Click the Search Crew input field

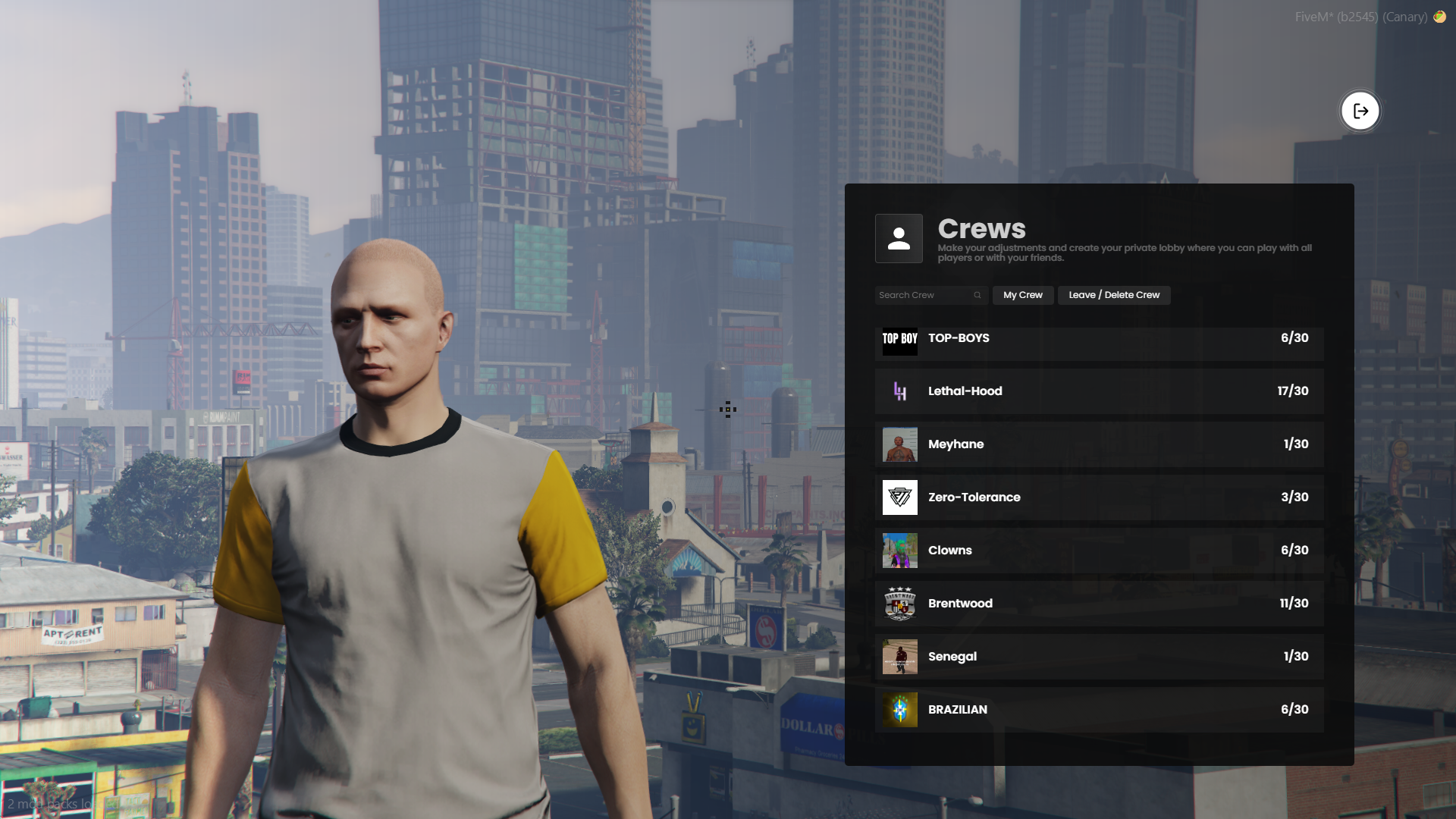[x=924, y=295]
